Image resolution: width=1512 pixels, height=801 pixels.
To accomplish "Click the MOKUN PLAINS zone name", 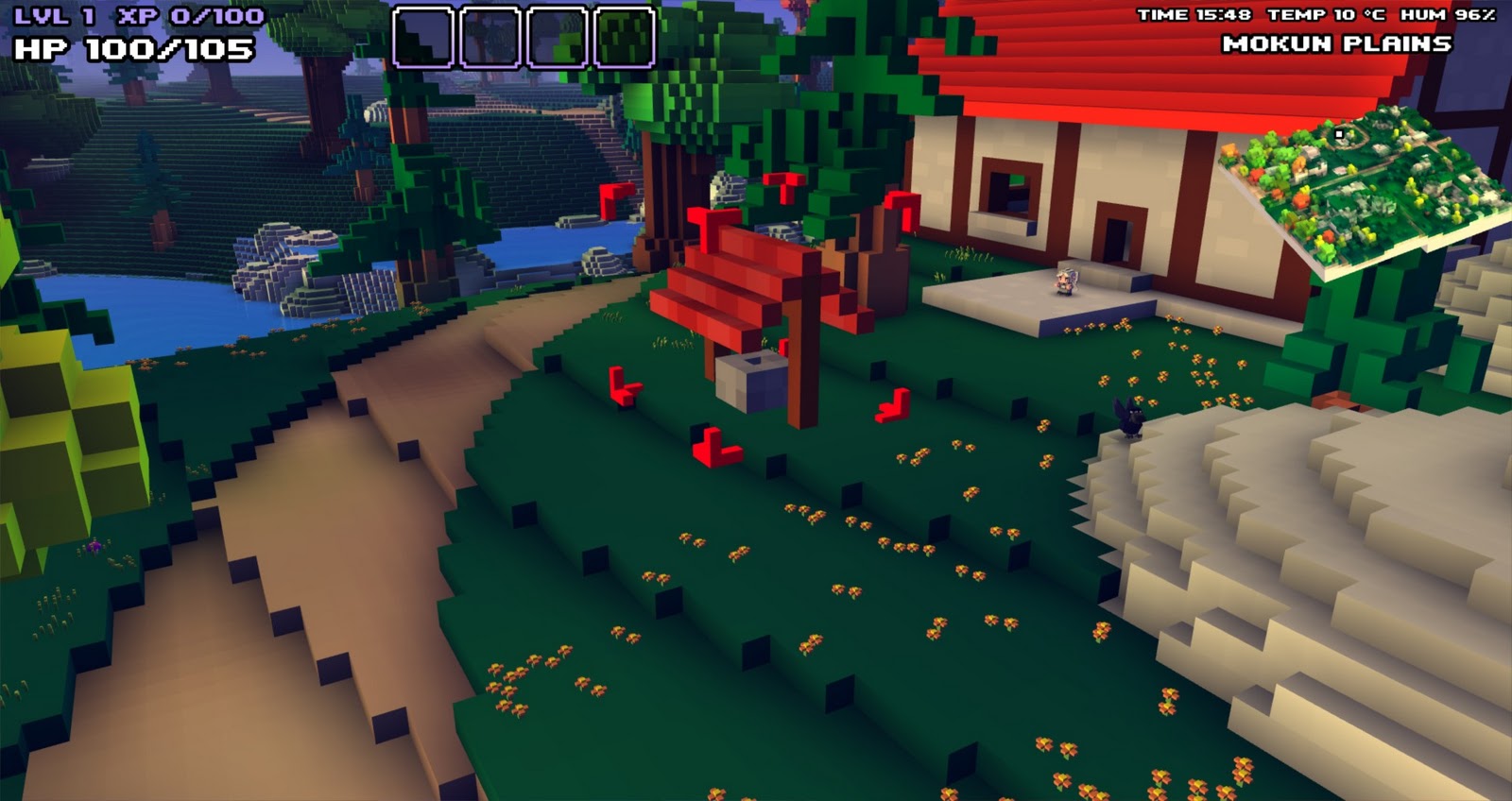I will click(1337, 43).
